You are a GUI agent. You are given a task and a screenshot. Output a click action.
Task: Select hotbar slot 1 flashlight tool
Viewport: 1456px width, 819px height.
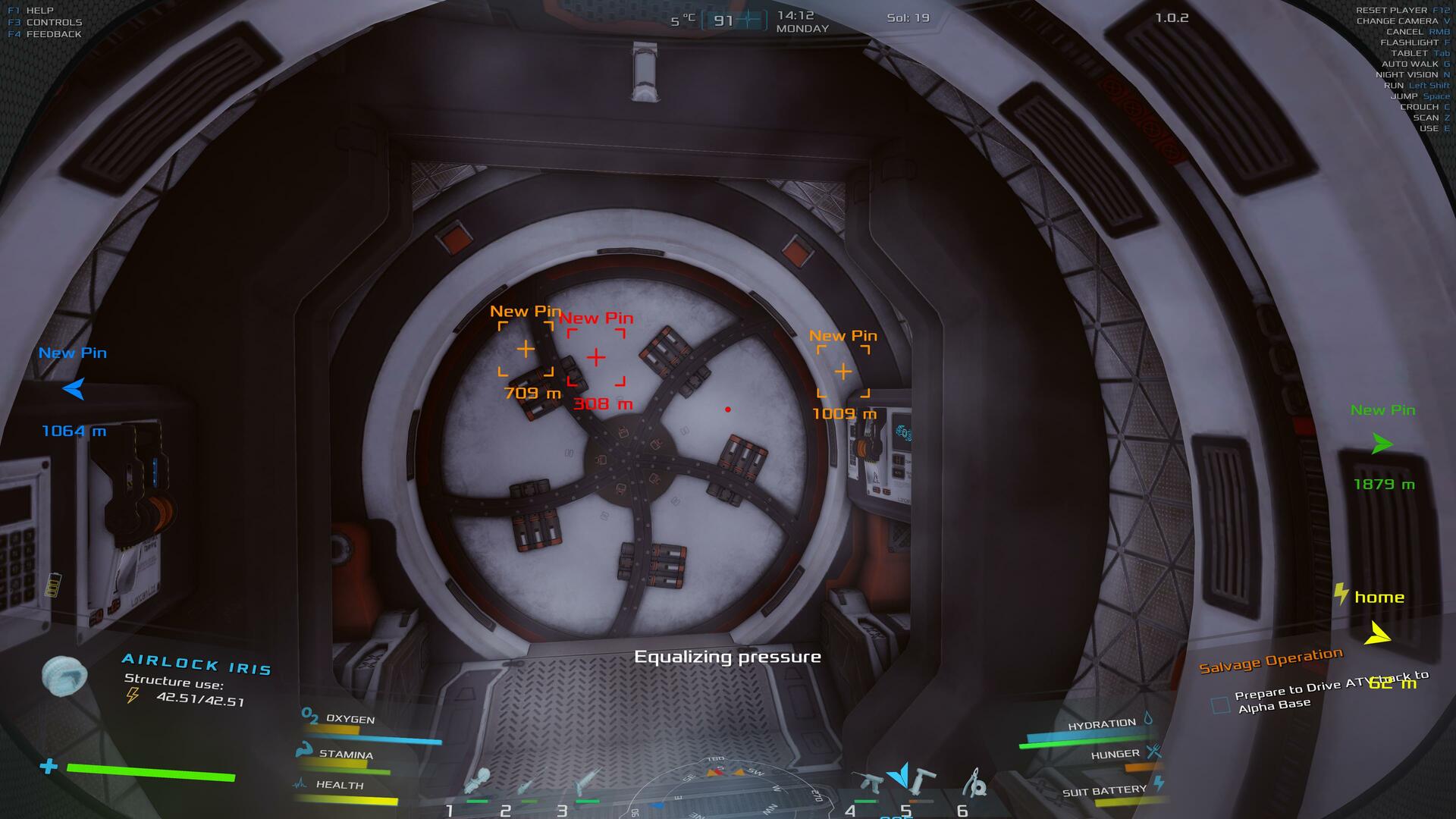479,782
